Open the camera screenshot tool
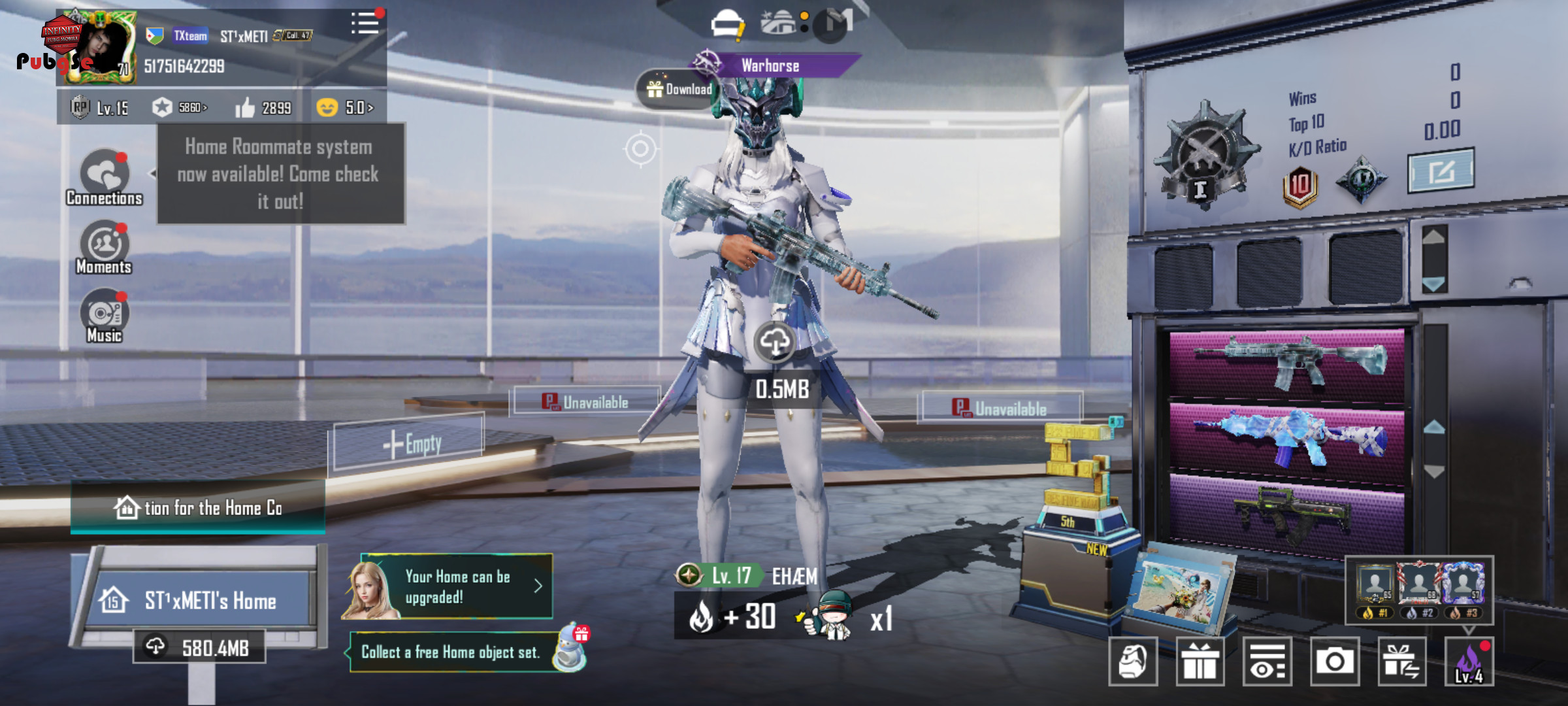Image resolution: width=1568 pixels, height=706 pixels. click(1334, 662)
